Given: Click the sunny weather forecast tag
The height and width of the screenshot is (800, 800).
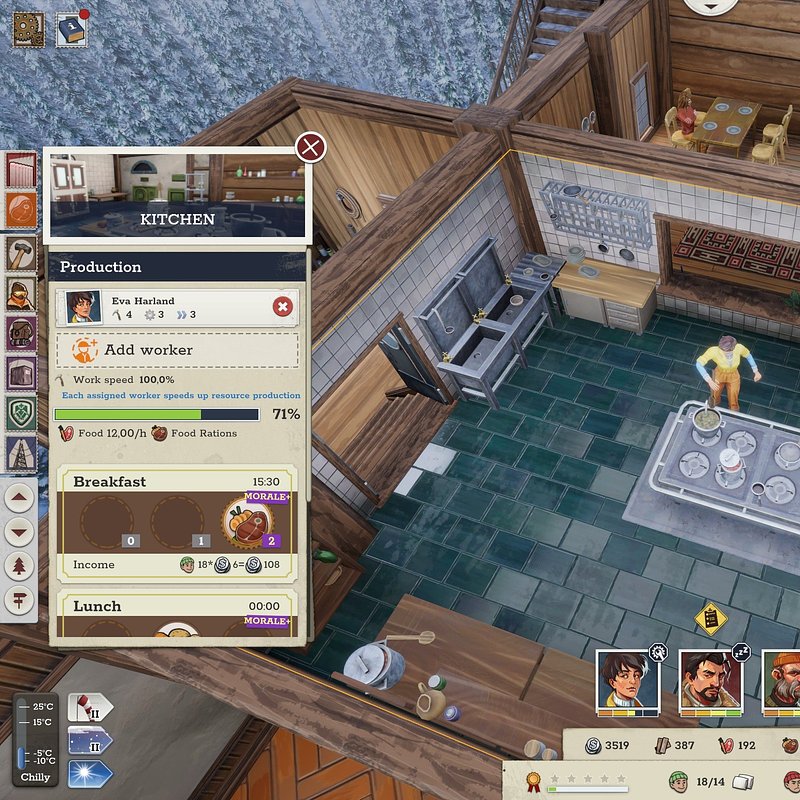Looking at the screenshot, I should click(x=90, y=772).
